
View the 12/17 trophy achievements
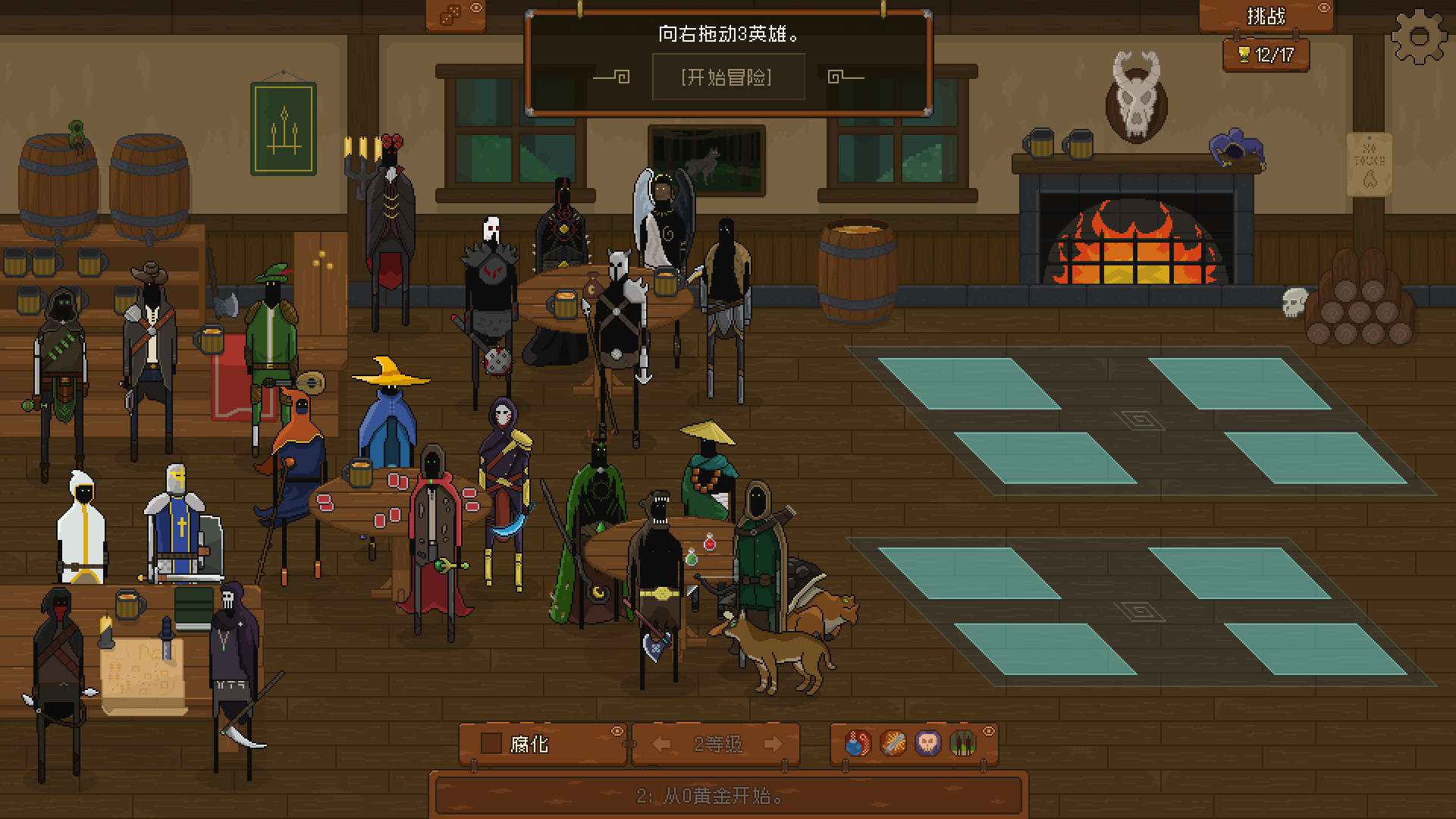pos(1266,55)
